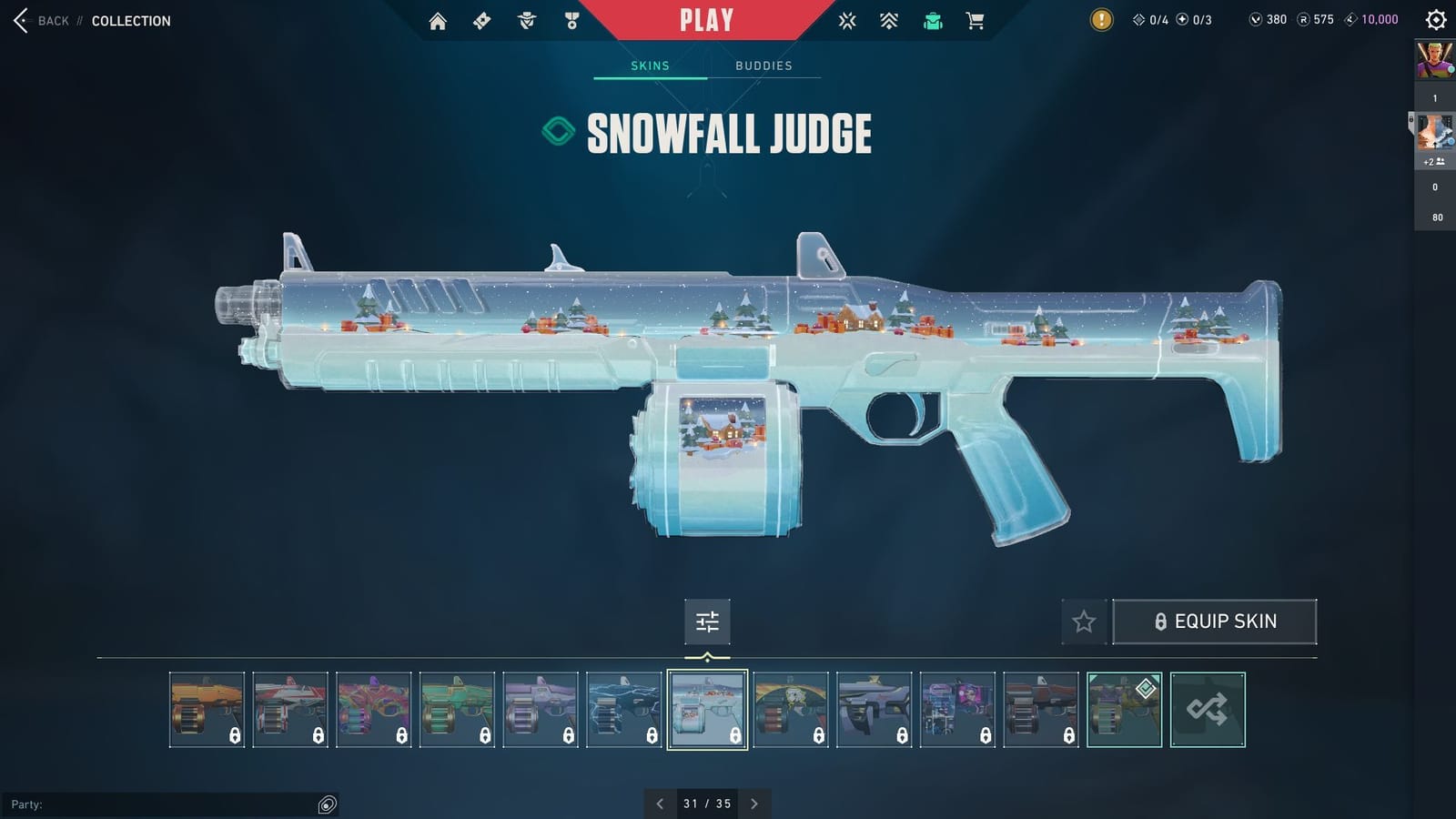Open the Agents panel icon
1456x819 pixels.
526,20
